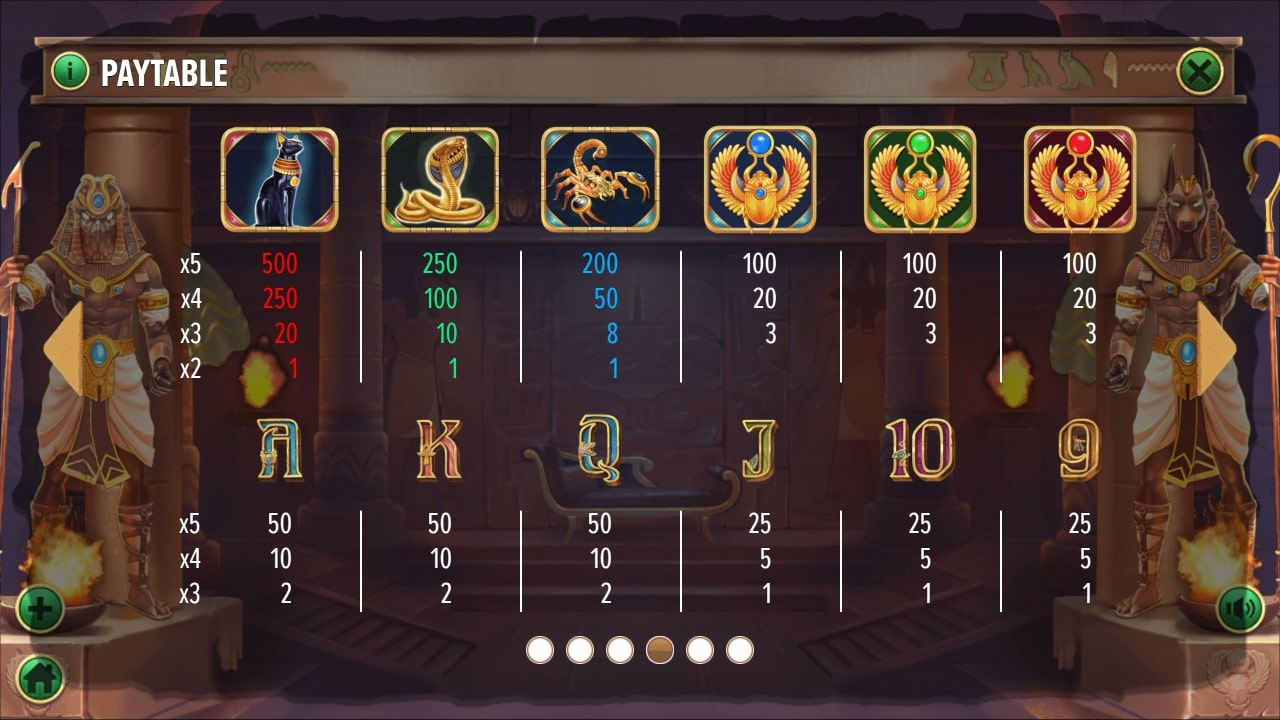
Task: Click the last pagination dot
Action: (740, 648)
